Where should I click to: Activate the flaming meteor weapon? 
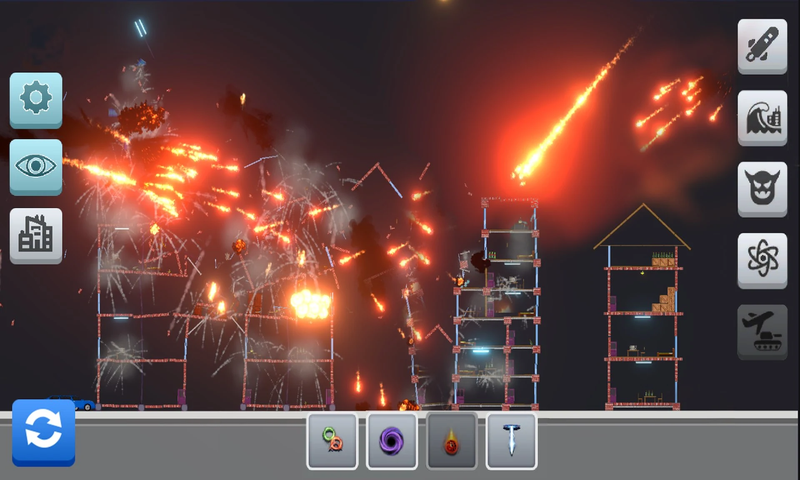coord(452,440)
